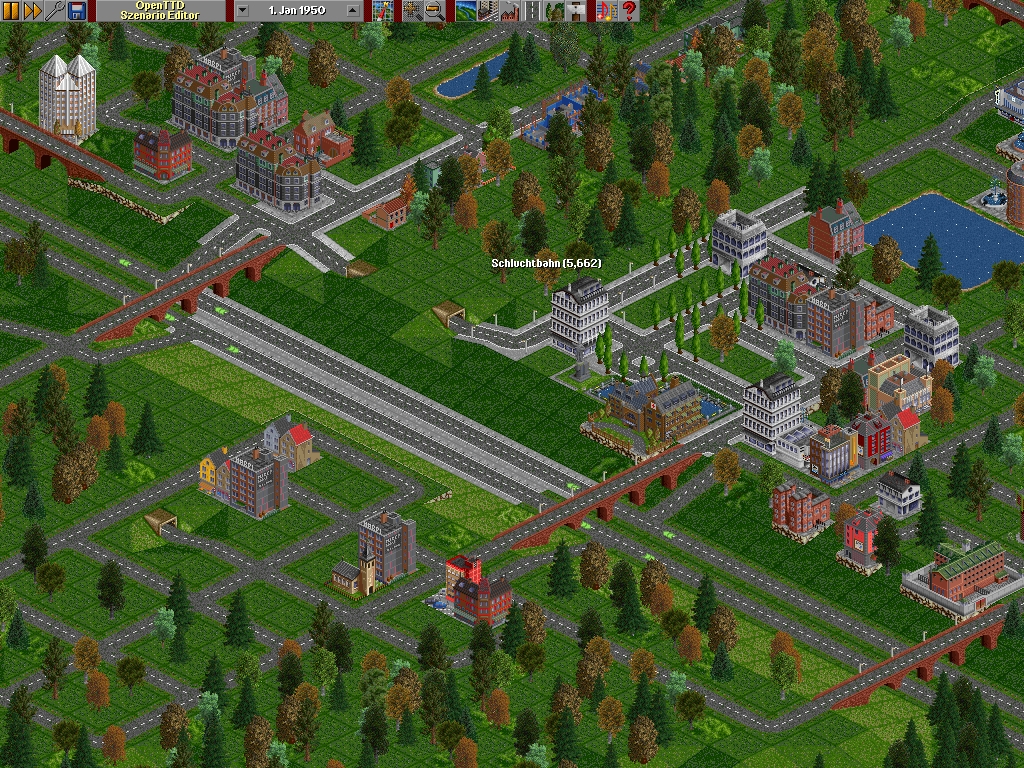Image resolution: width=1024 pixels, height=768 pixels.
Task: Toggle fast forward mode
Action: [x=33, y=11]
